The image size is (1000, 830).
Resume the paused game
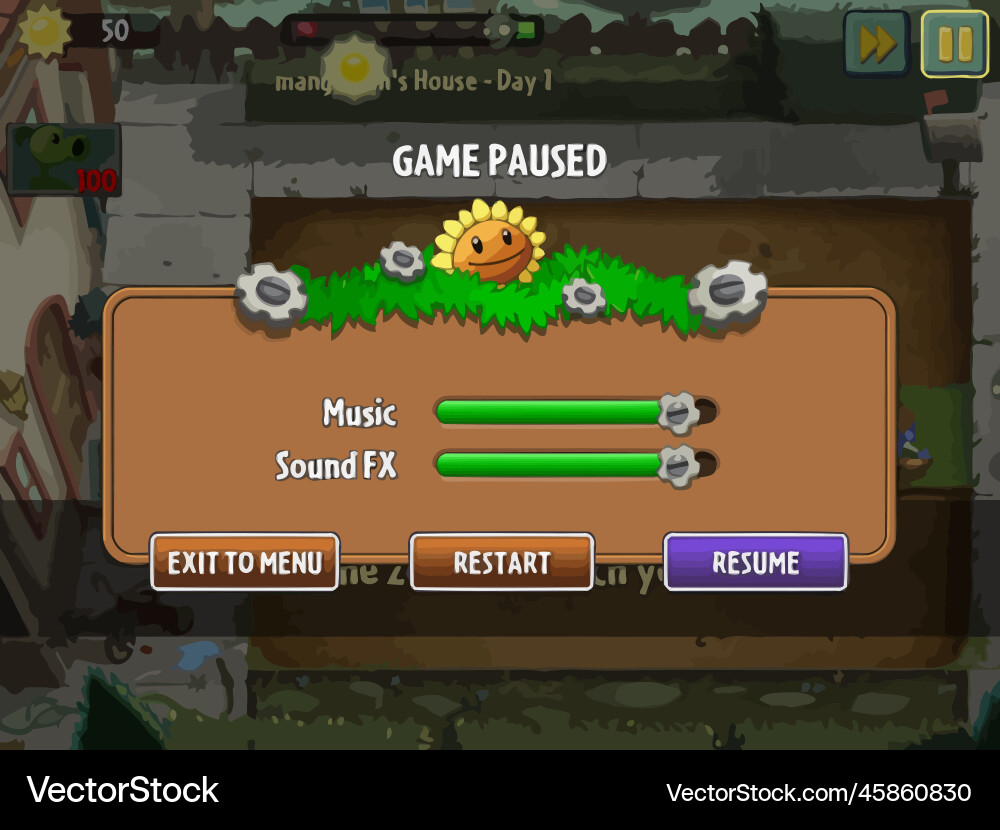[x=756, y=562]
